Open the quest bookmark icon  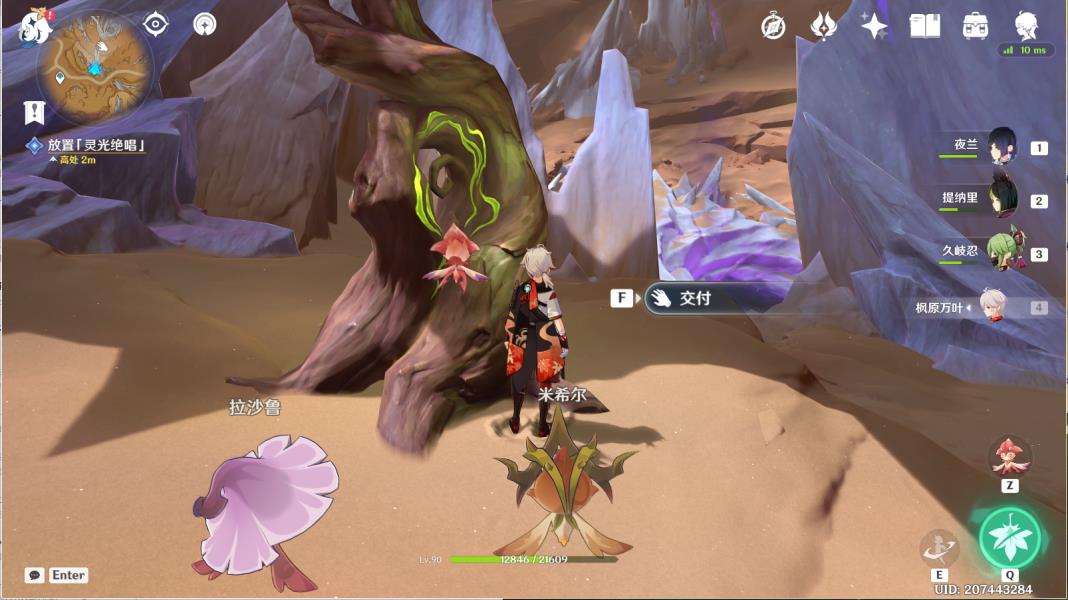35,111
